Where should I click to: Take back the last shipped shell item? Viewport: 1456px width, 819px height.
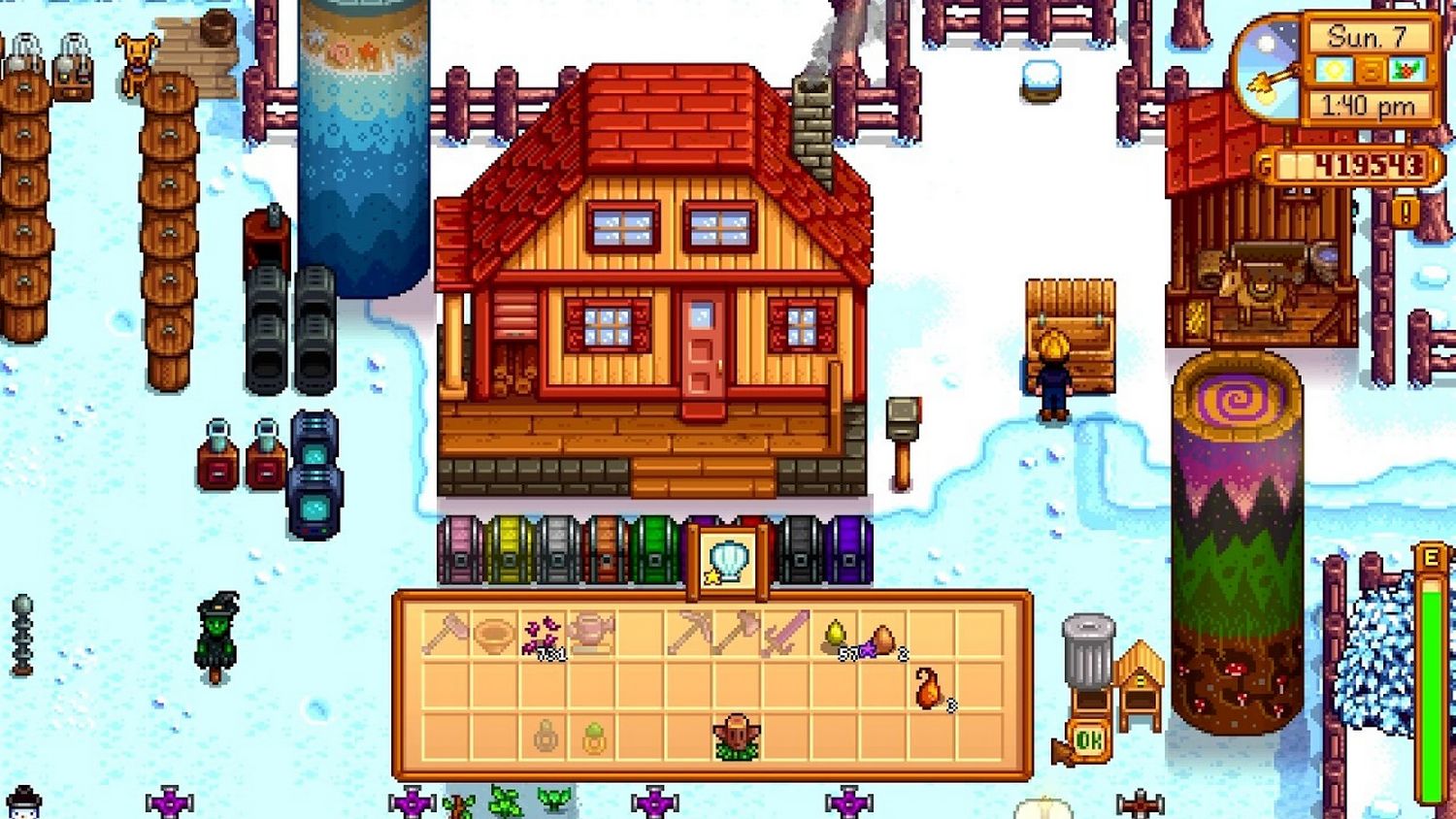click(729, 563)
